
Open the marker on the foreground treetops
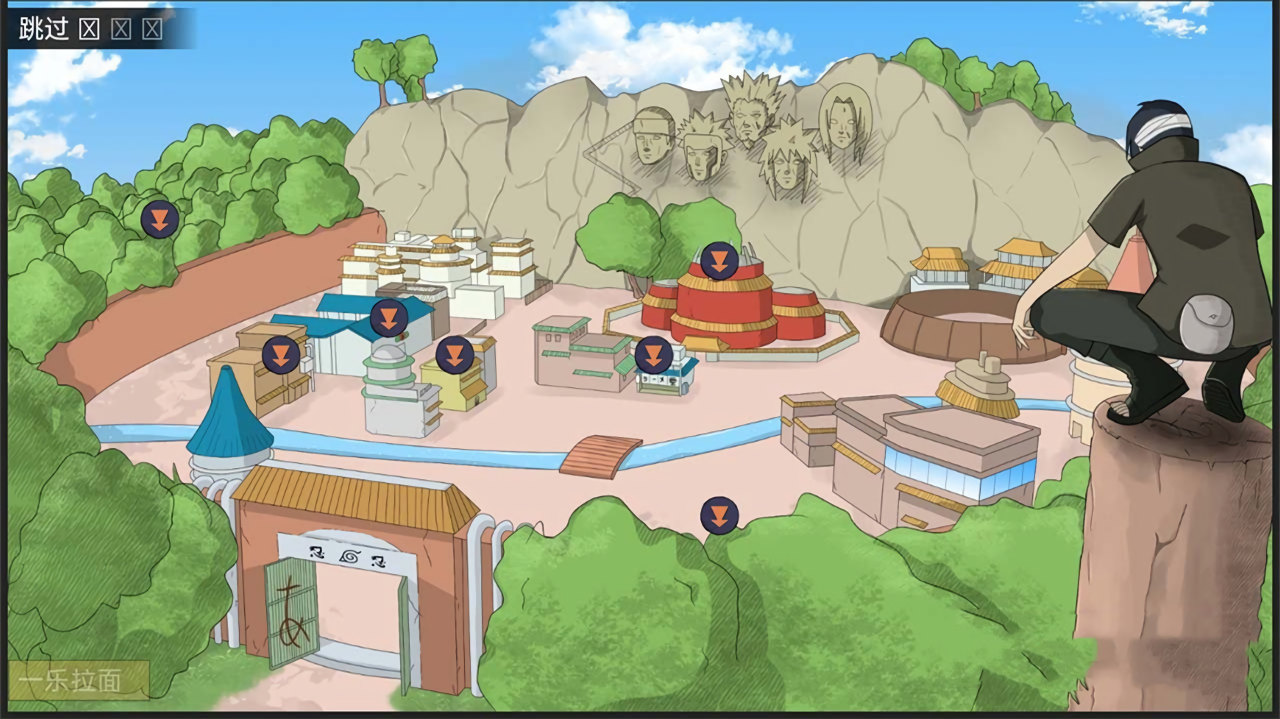pyautogui.click(x=719, y=515)
